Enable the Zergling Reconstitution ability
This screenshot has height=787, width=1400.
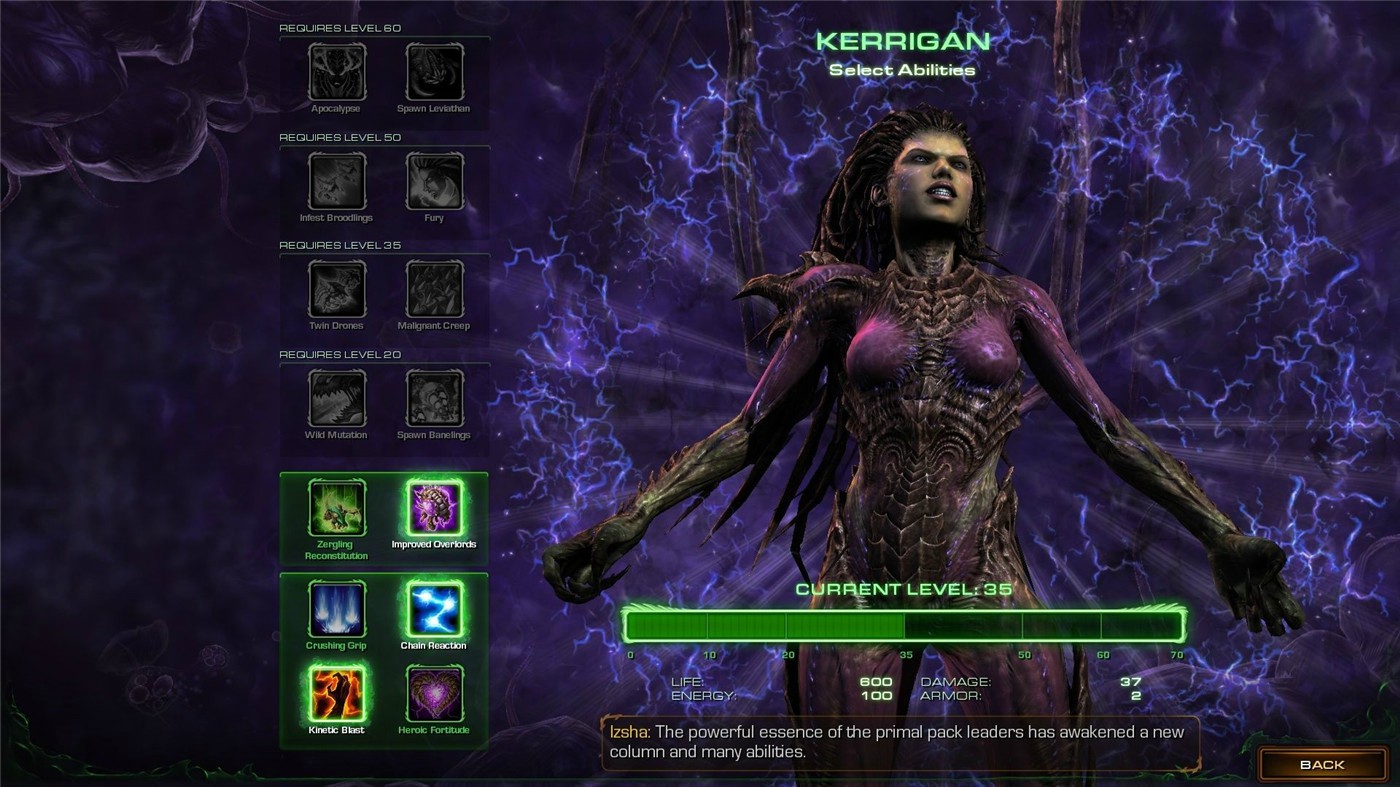(x=335, y=508)
